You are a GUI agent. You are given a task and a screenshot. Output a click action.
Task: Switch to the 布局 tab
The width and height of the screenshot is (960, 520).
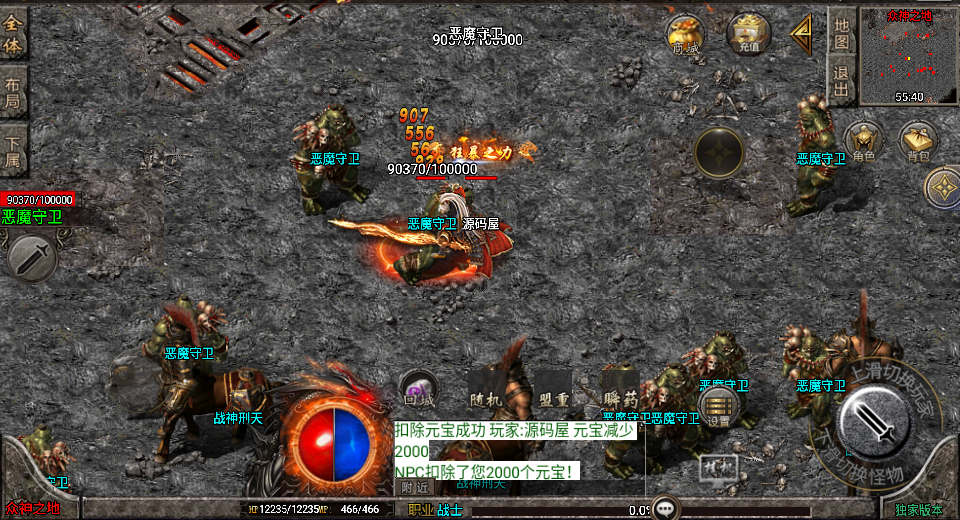[x=13, y=92]
